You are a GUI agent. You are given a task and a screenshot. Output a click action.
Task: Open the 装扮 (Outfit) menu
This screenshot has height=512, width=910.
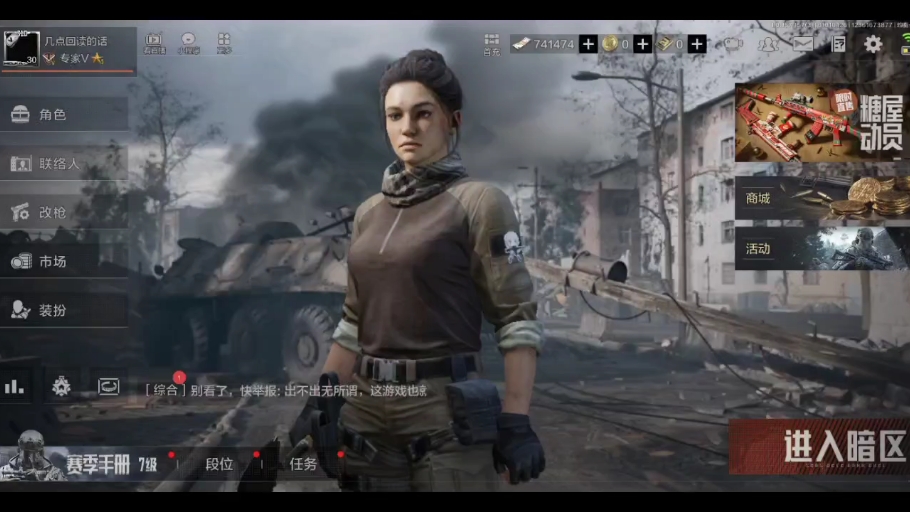click(62, 310)
